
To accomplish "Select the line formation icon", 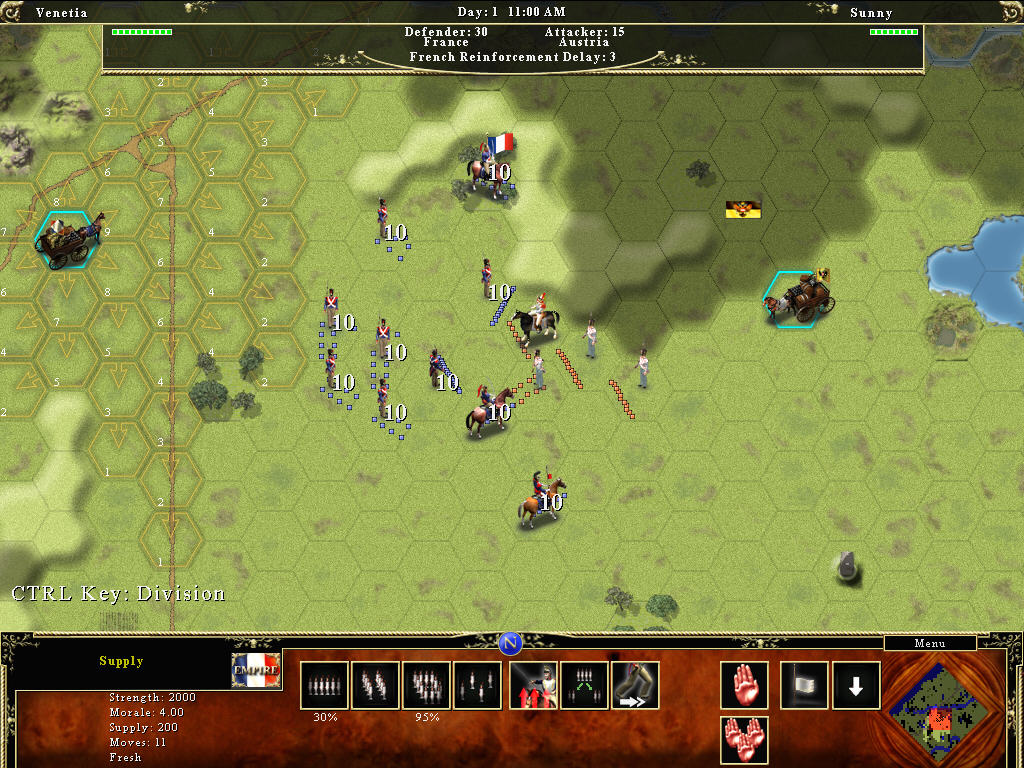I will click(324, 685).
